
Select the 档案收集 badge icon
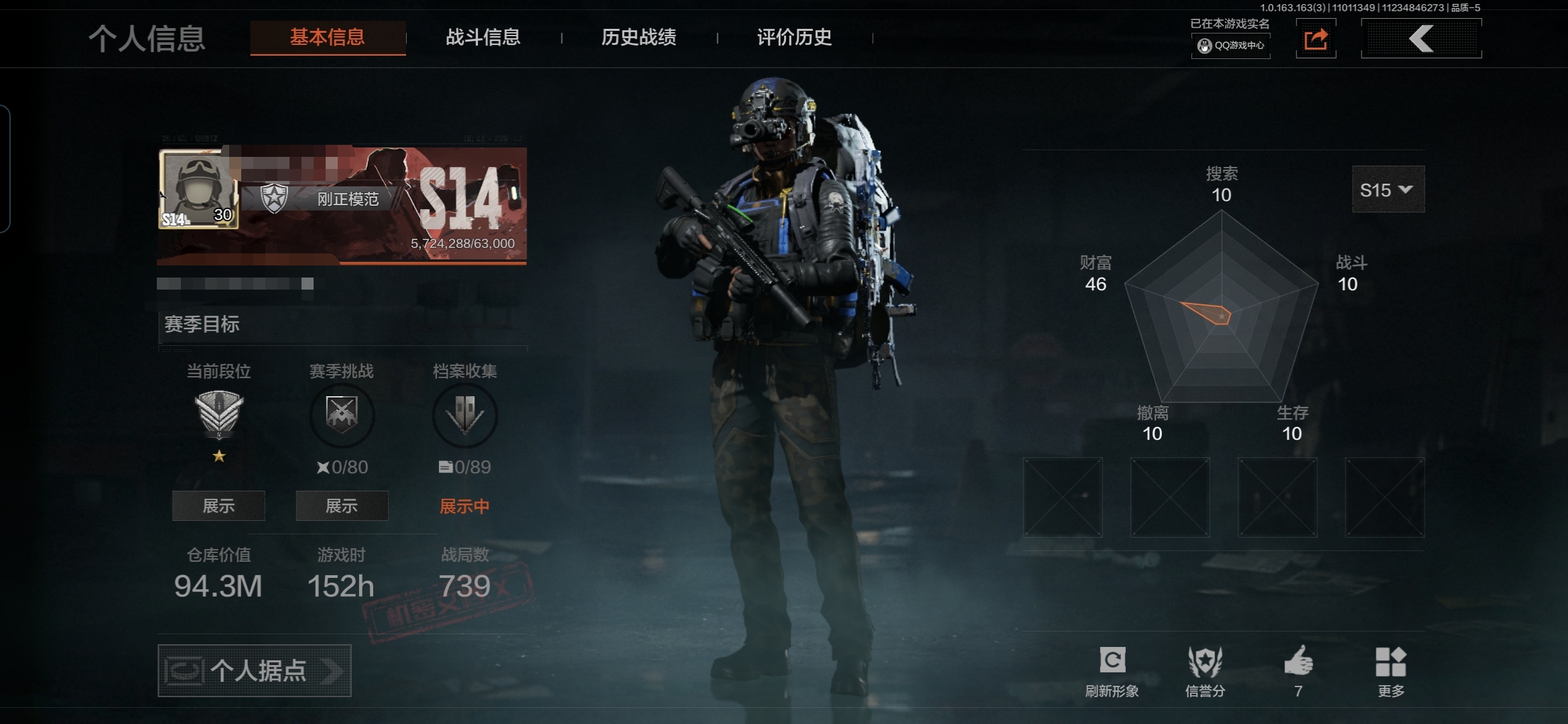465,415
